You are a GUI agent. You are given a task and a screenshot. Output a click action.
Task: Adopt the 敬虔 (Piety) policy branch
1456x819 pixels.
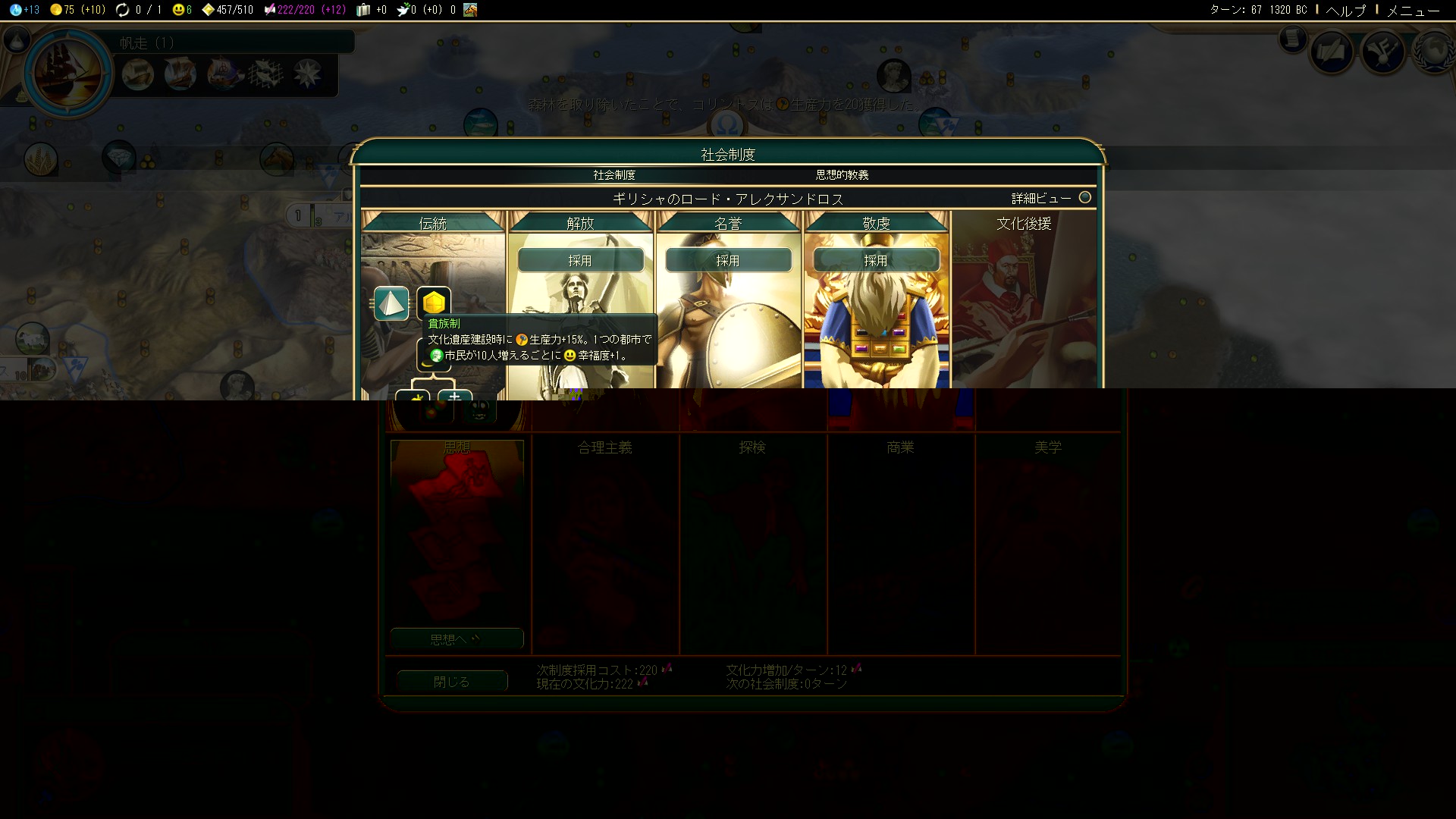point(876,260)
